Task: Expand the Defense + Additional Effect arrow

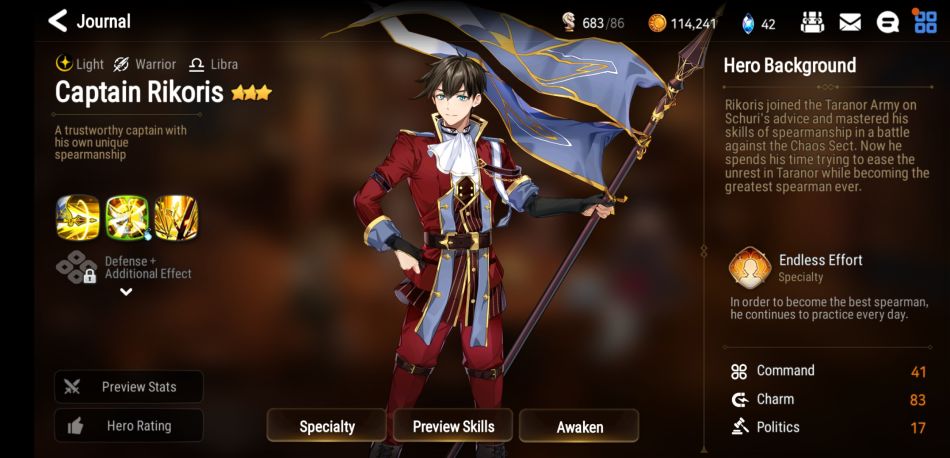Action: coord(126,292)
